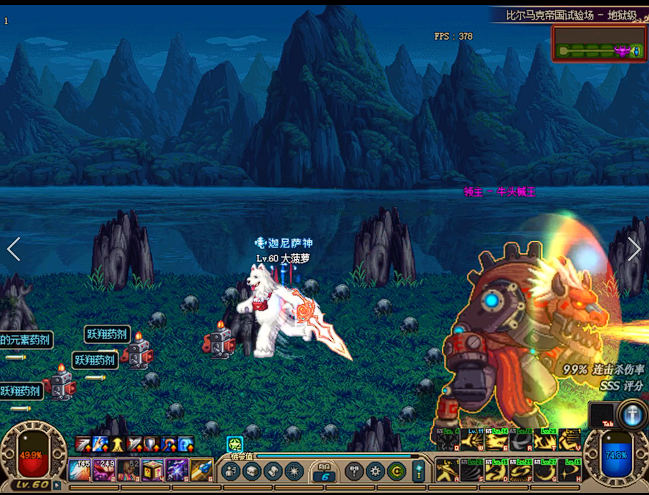Click the dungeon minimap panel
649x495 pixels.
tap(597, 46)
